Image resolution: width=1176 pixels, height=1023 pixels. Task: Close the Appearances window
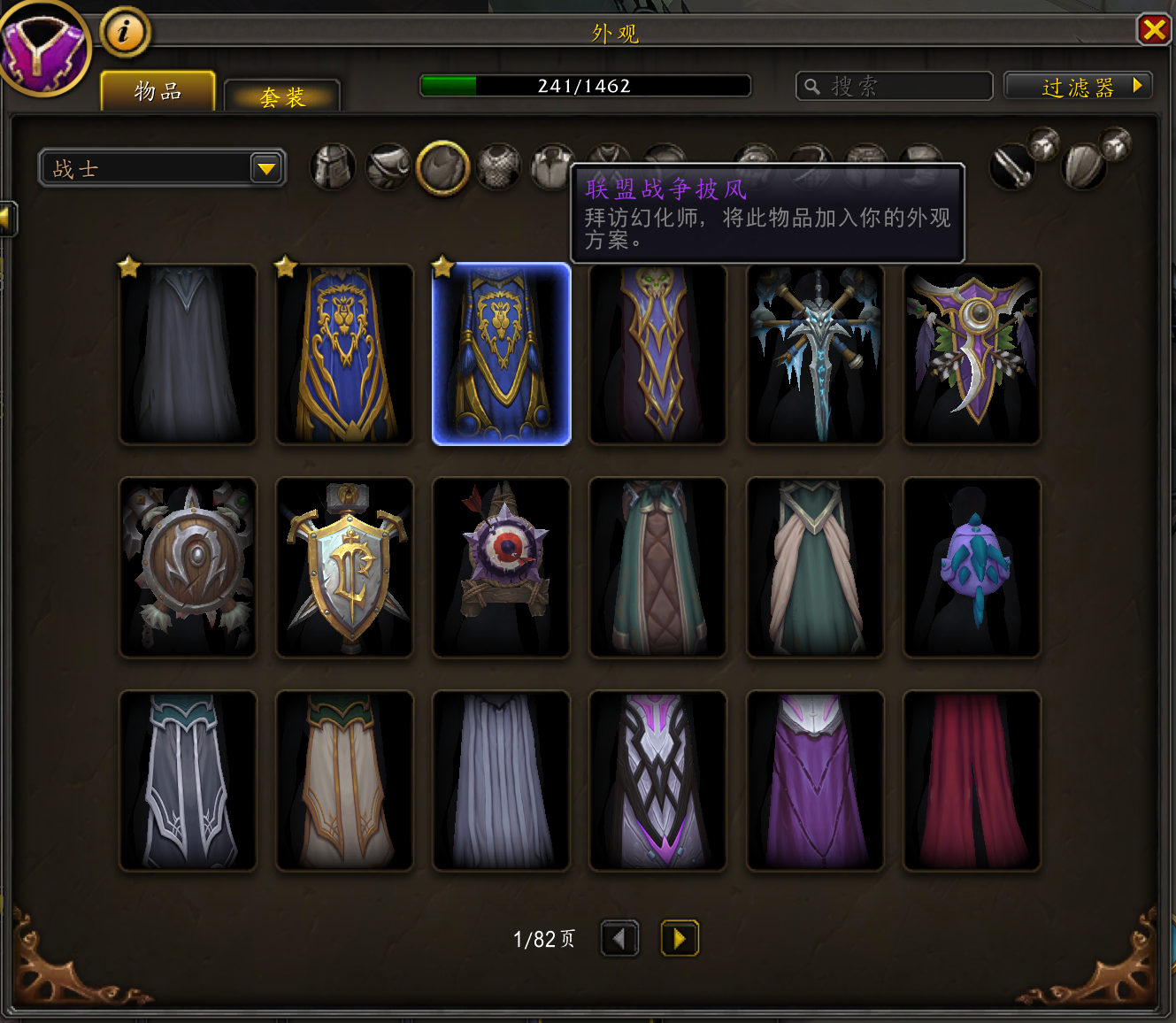pos(1154,30)
